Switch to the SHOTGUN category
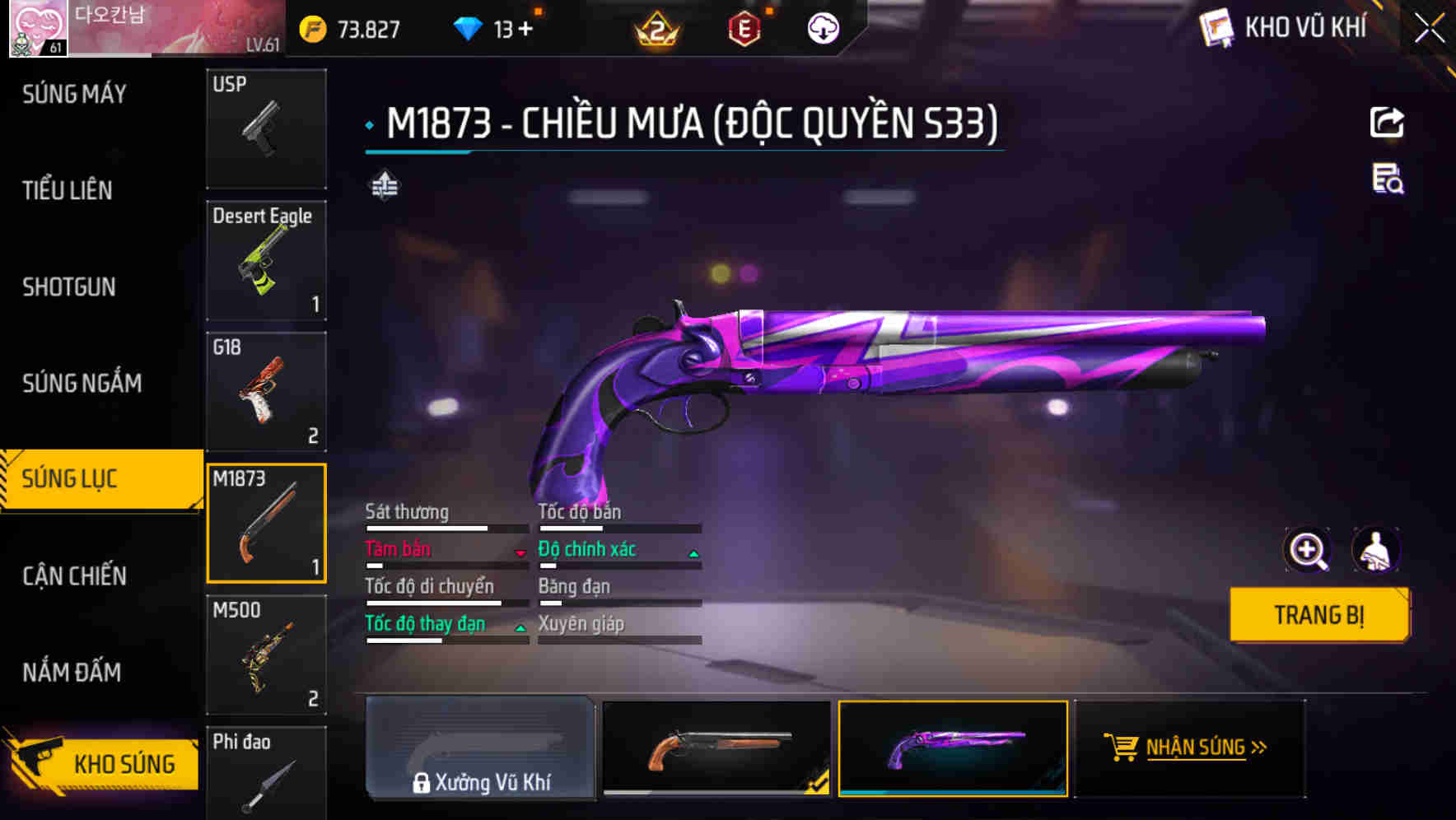Screen dimensions: 1456x820 tap(69, 287)
